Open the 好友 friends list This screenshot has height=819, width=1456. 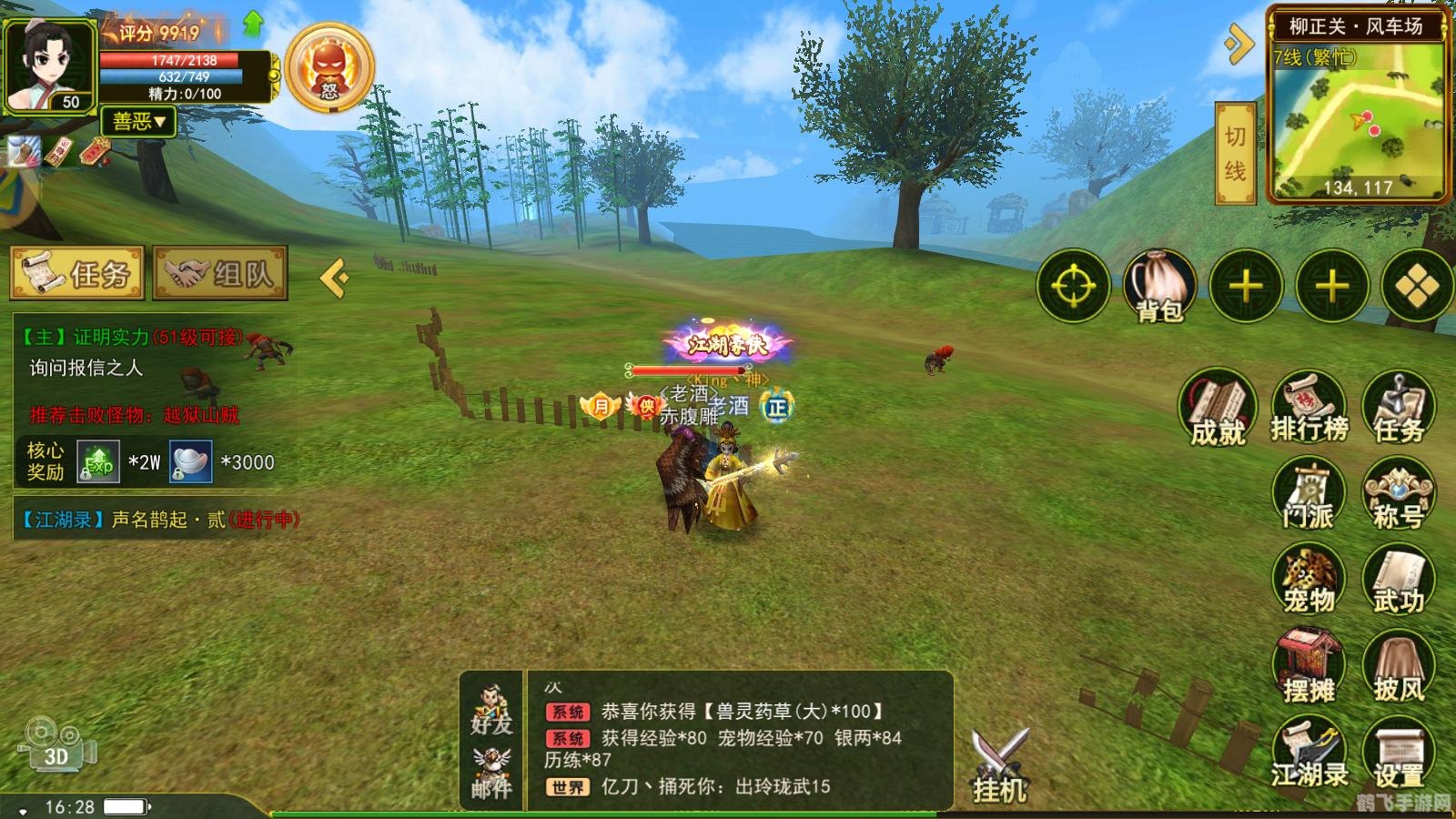tap(491, 711)
